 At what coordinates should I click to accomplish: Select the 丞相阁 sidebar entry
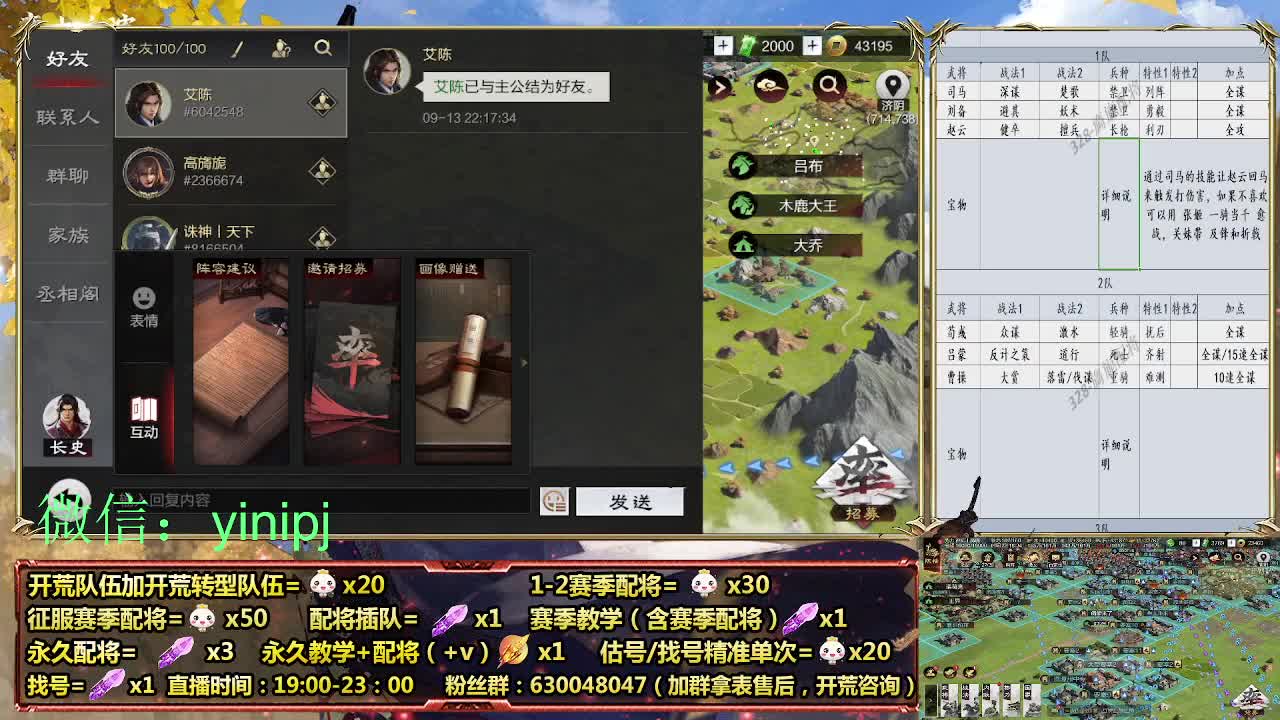point(65,293)
